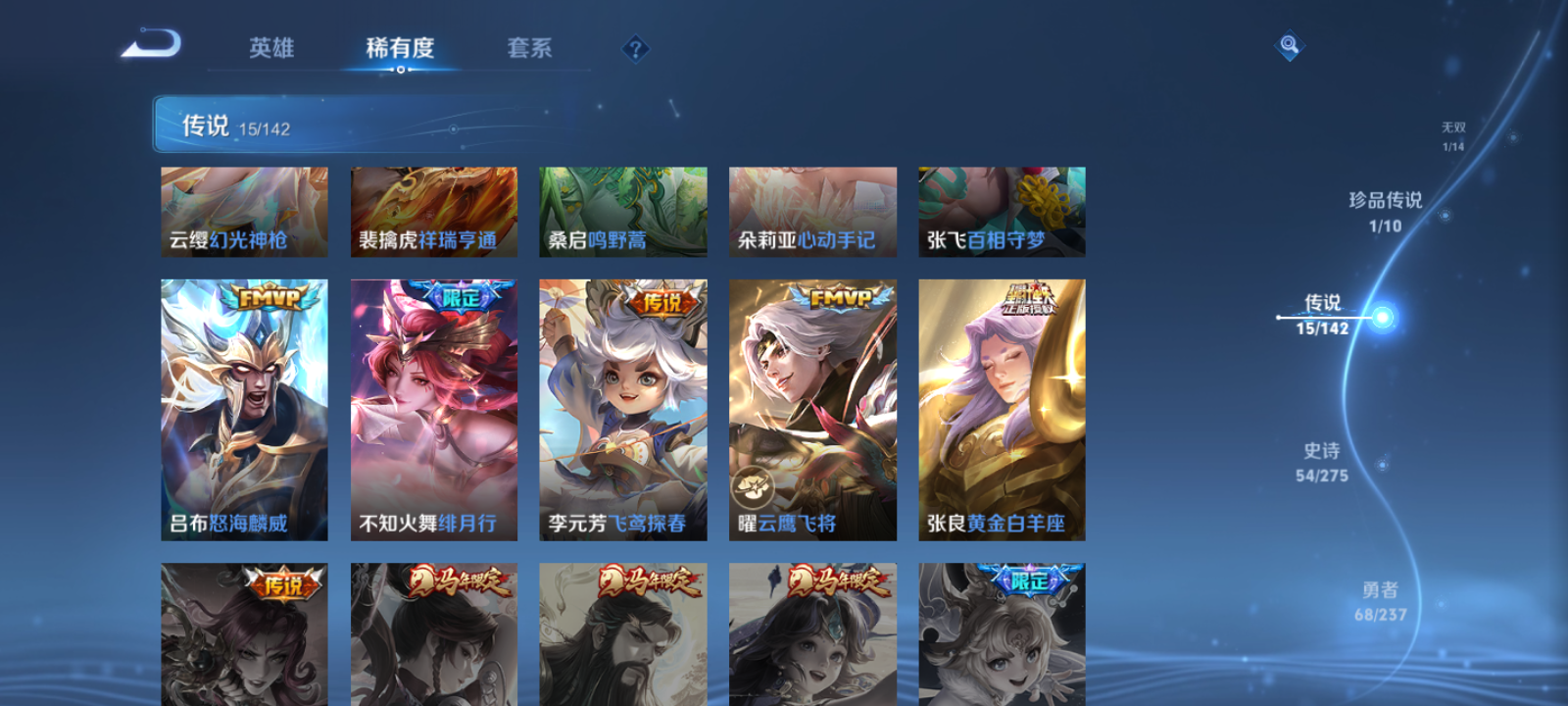
Task: Switch to the 套系 tab
Action: tap(530, 47)
